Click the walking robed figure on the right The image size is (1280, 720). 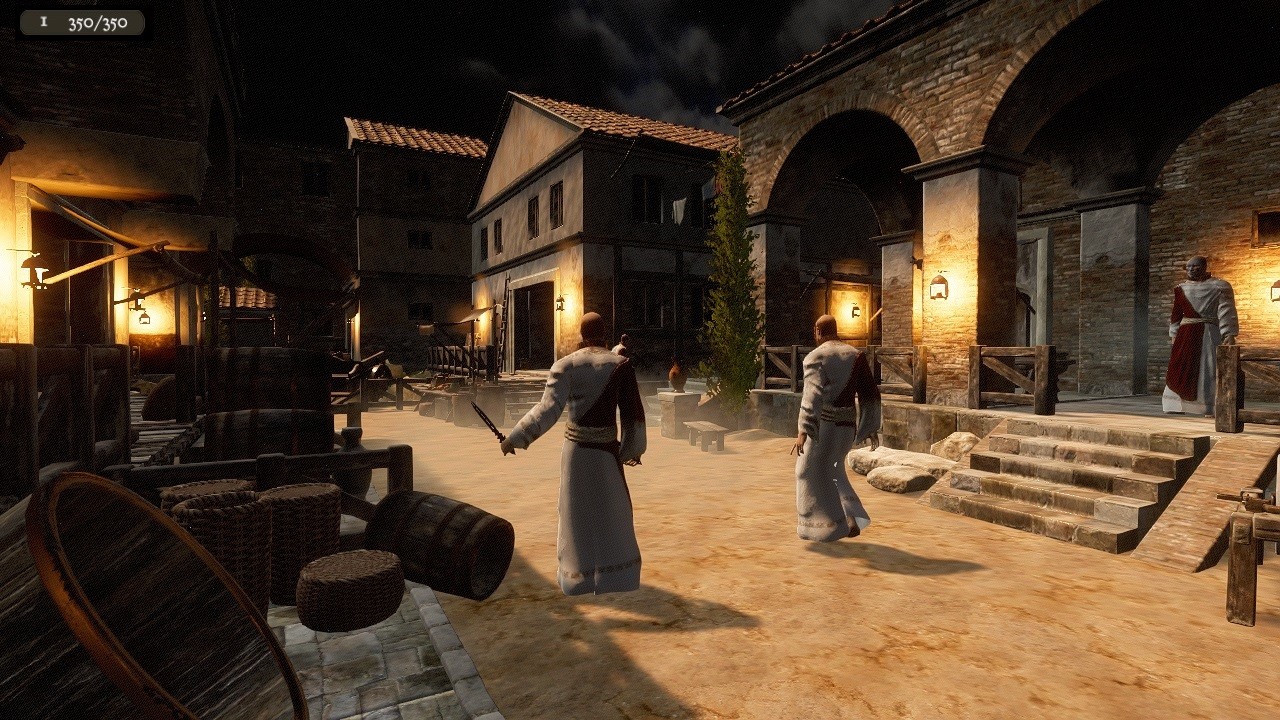tap(830, 430)
